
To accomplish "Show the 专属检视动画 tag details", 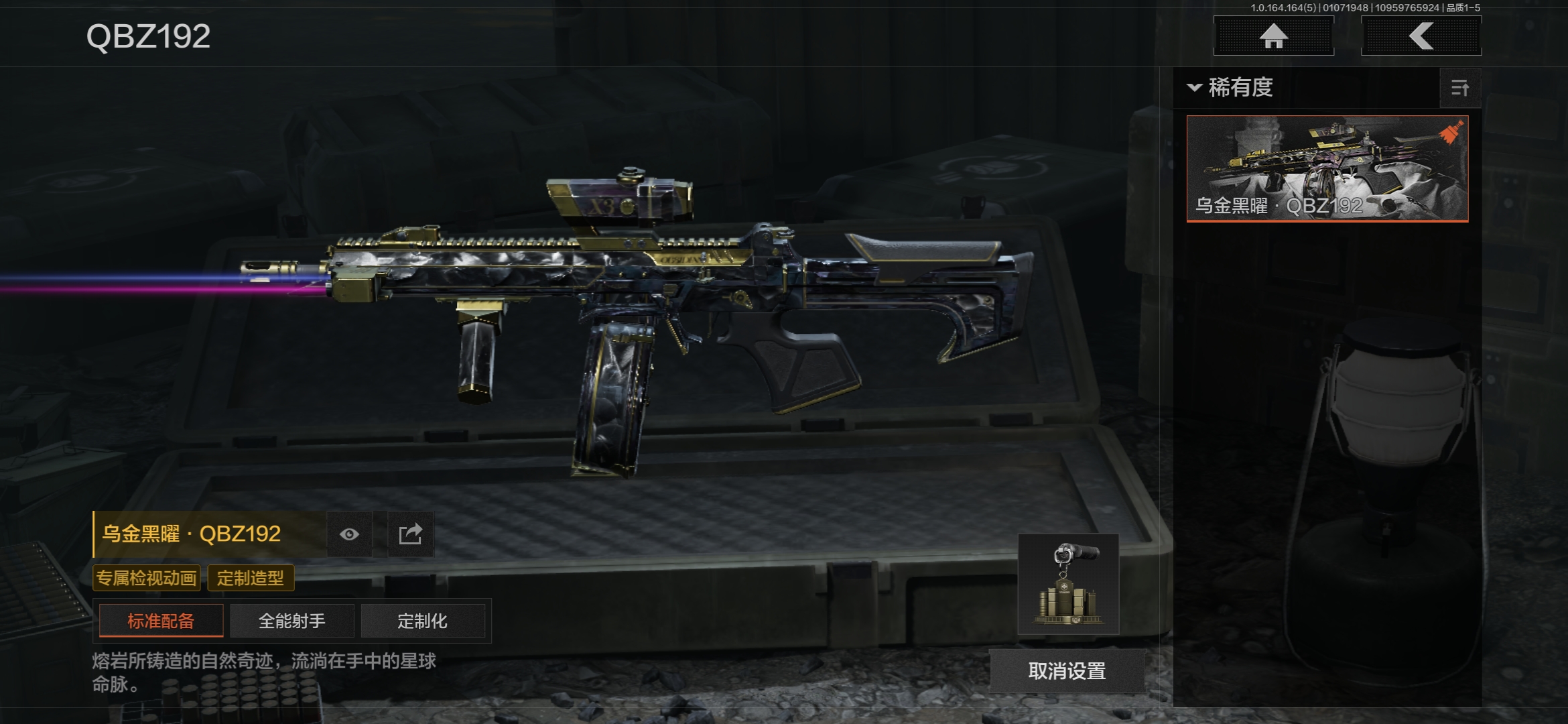I will pos(146,578).
